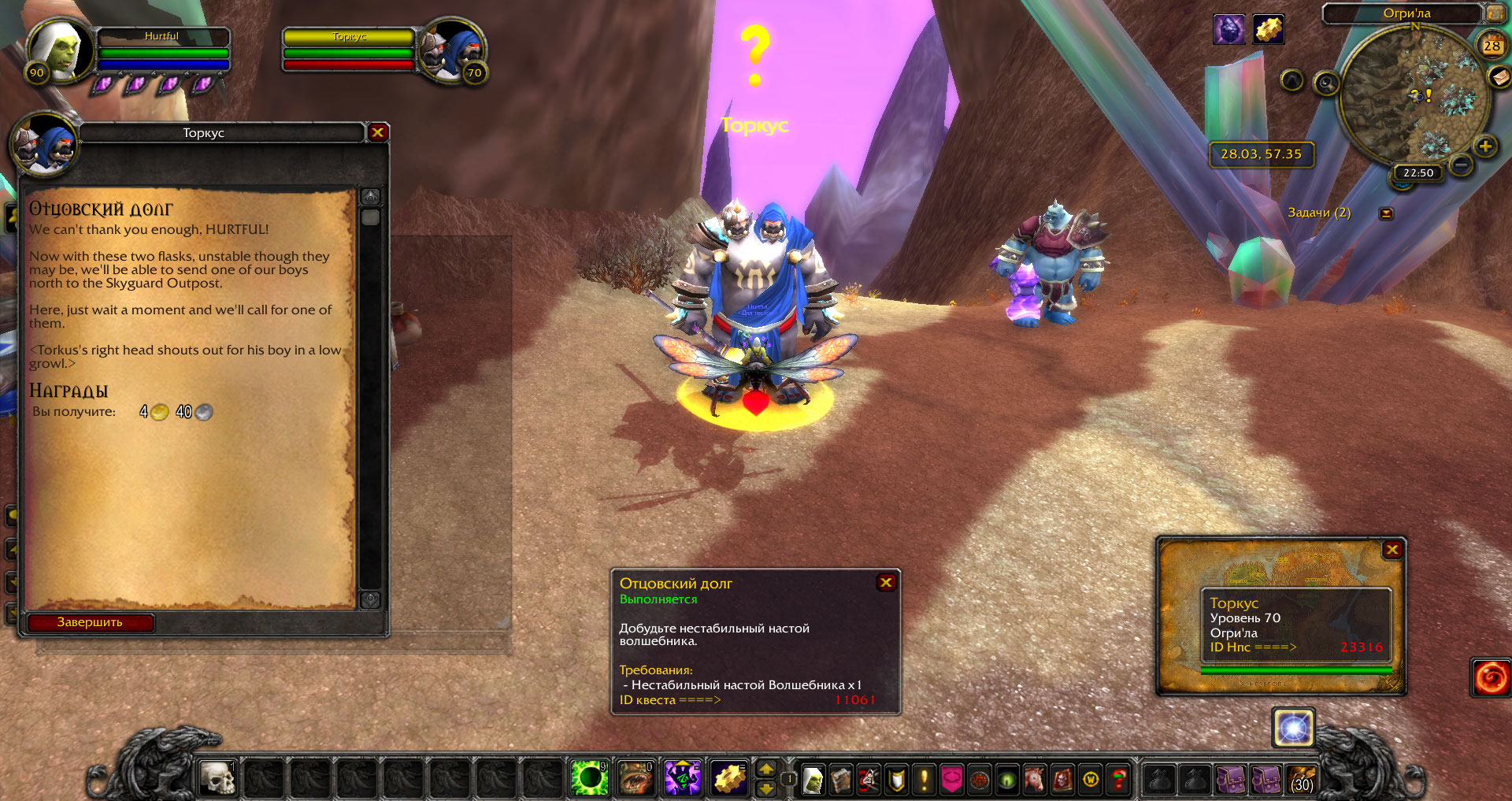
Task: Zoom in the minimap with the plus button
Action: tap(1485, 146)
